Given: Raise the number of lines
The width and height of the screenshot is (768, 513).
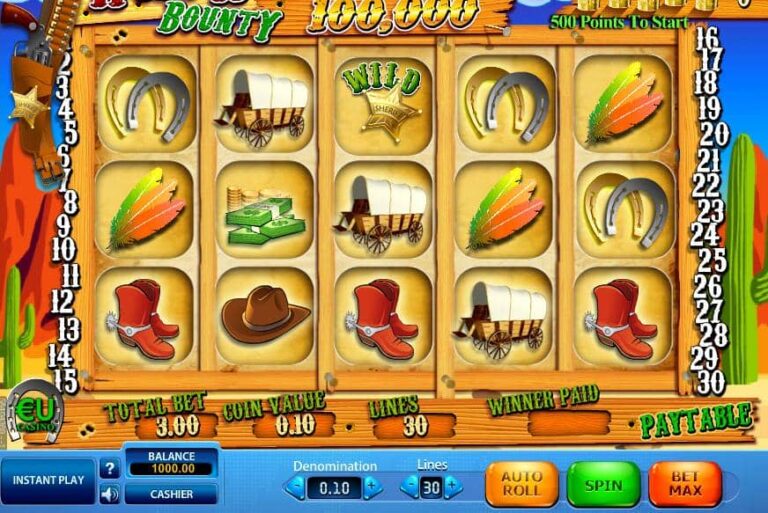Looking at the screenshot, I should (454, 487).
